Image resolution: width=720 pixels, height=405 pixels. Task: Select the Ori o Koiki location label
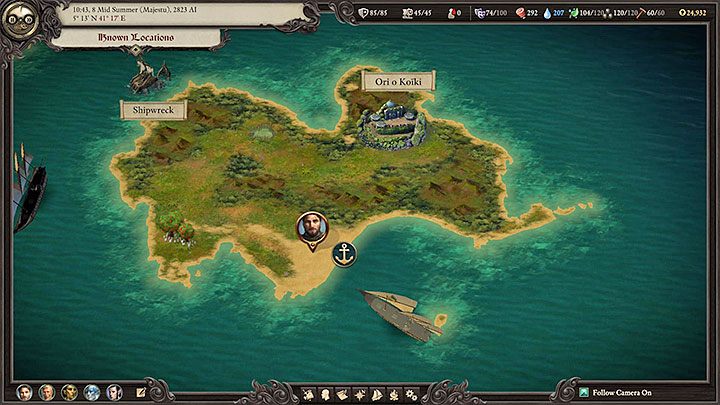pos(398,81)
